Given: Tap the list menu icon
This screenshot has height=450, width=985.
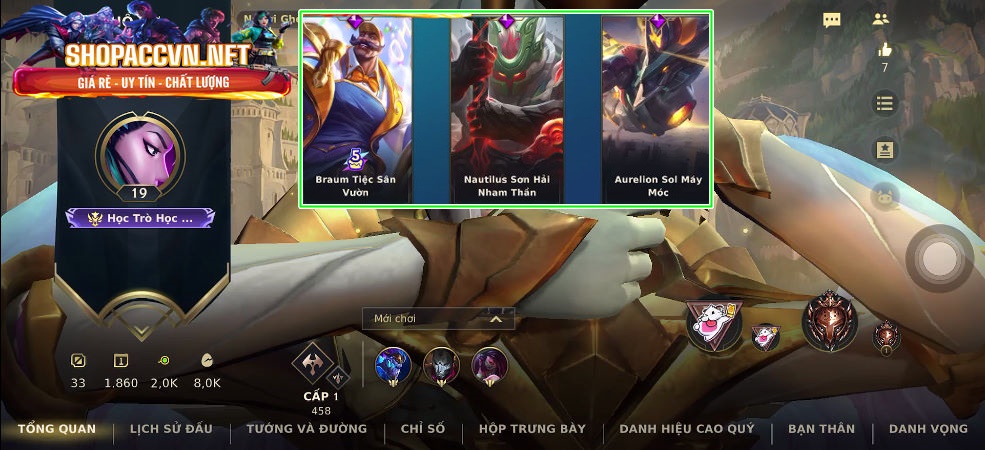Looking at the screenshot, I should pos(884,103).
